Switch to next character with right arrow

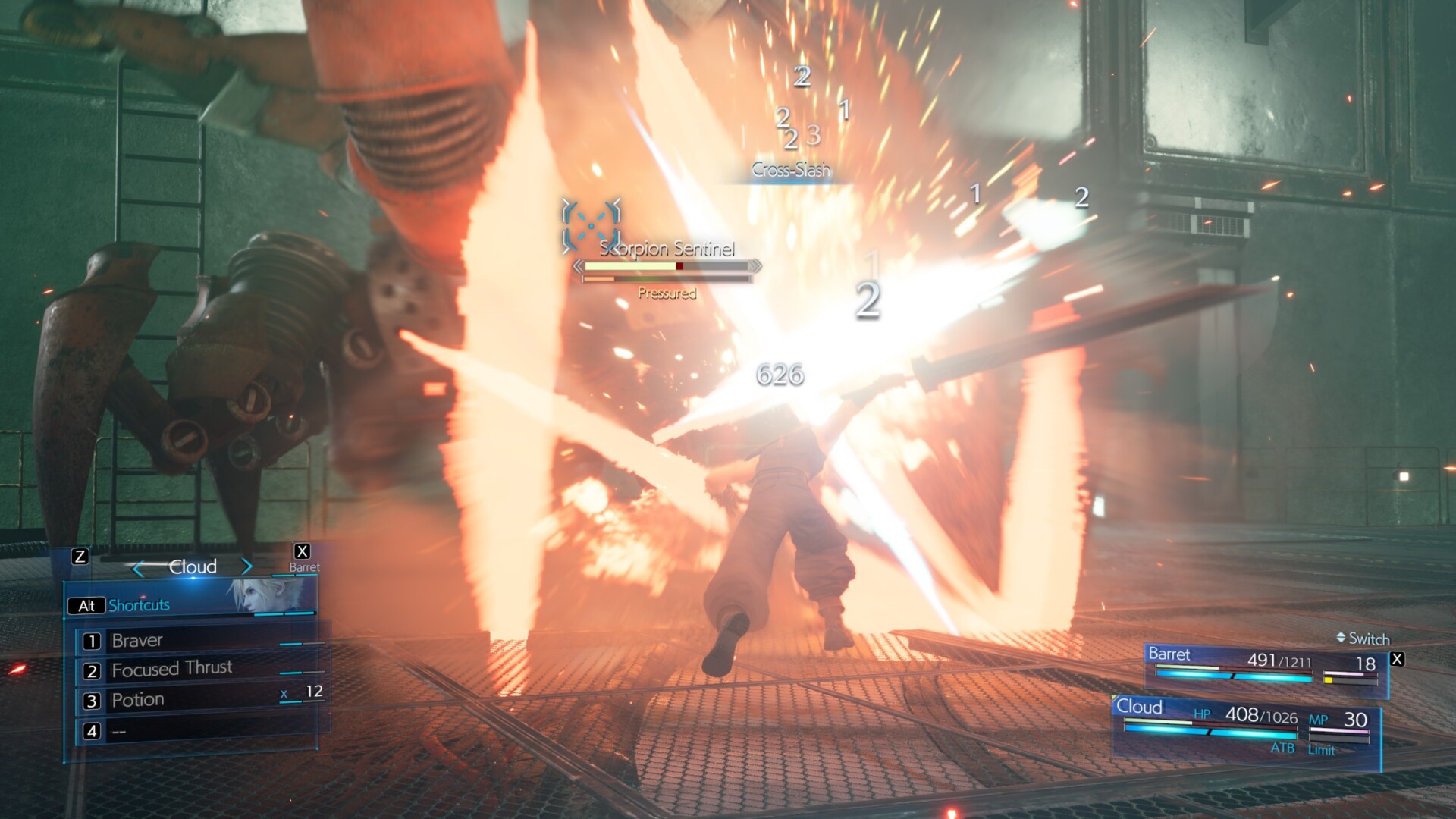(x=246, y=566)
